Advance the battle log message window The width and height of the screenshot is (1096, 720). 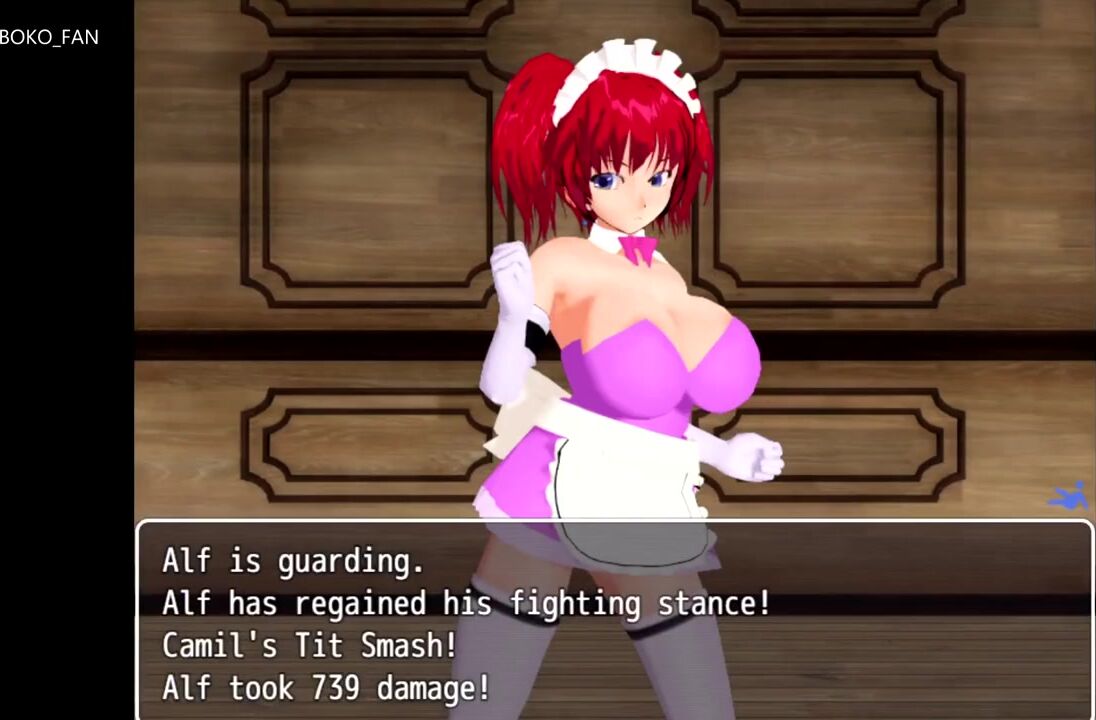[614, 622]
